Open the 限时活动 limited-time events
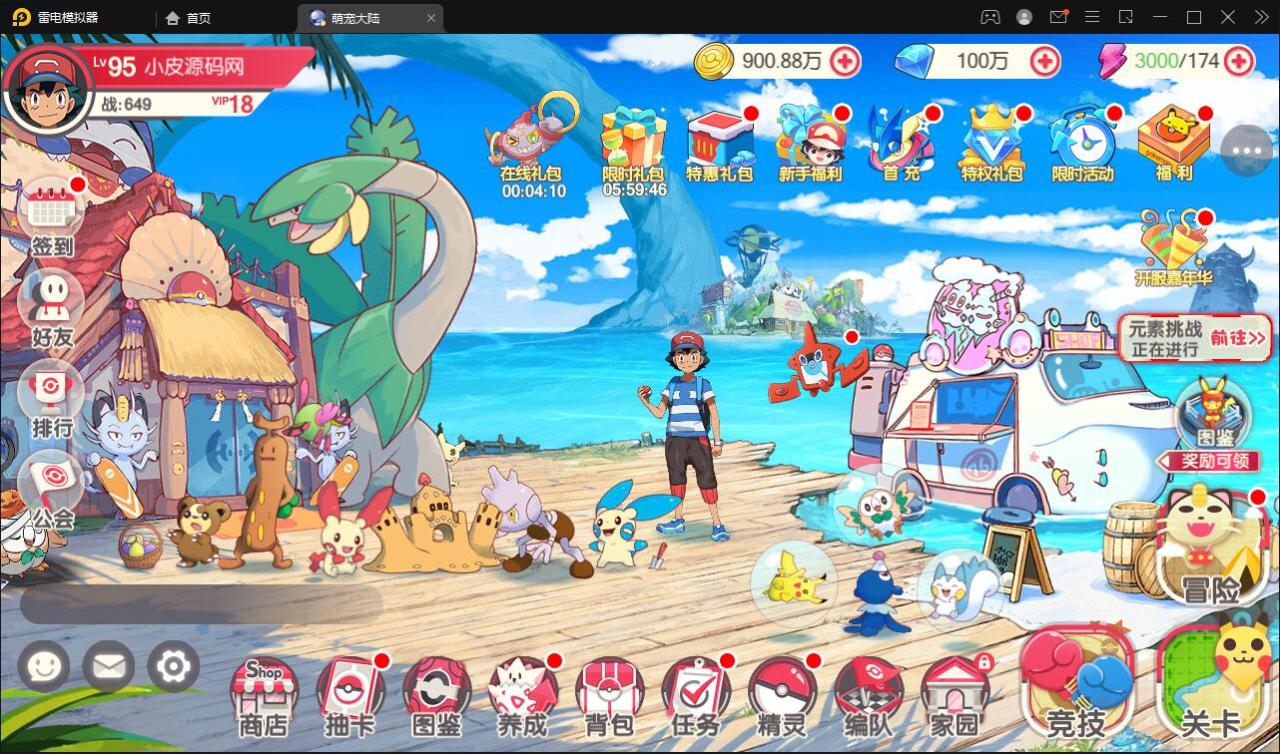1280x754 pixels. (x=1081, y=140)
